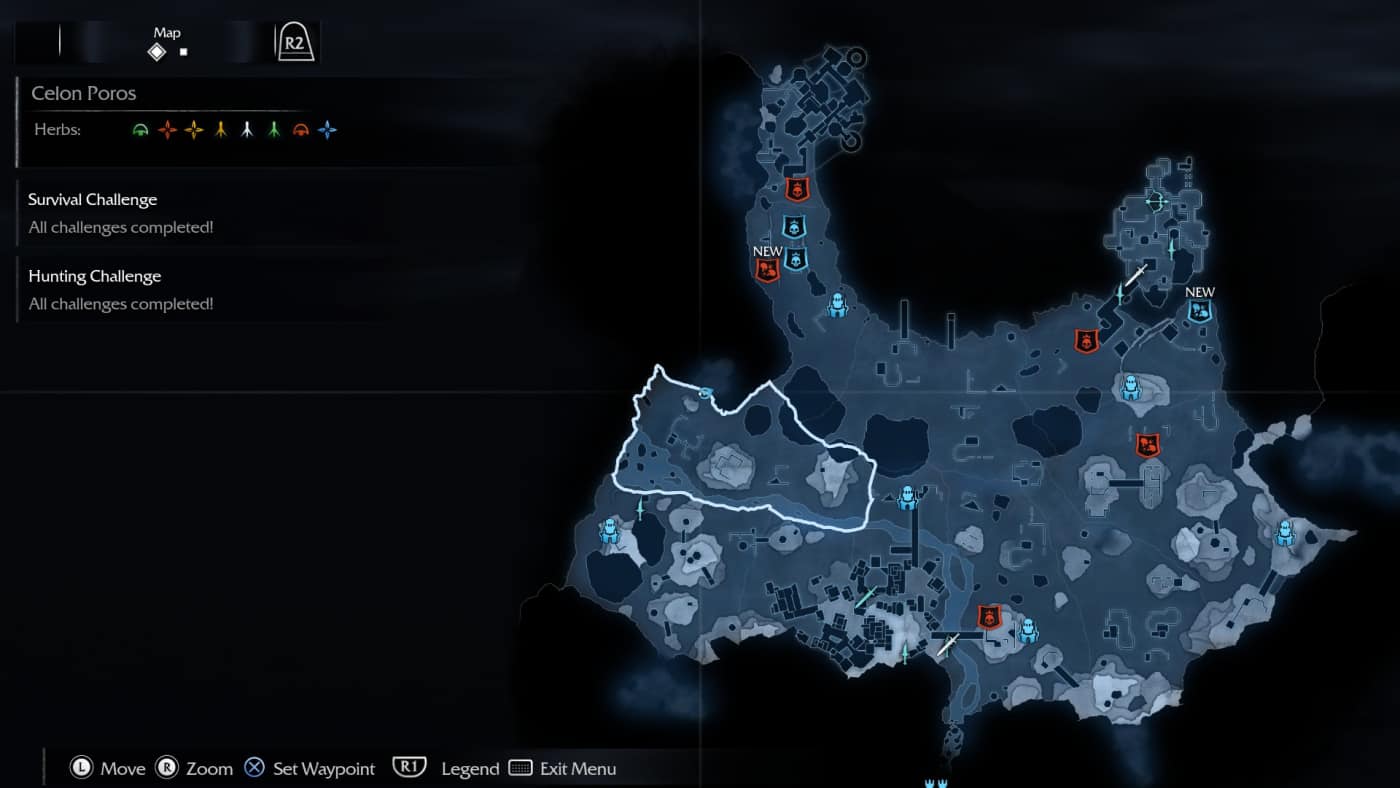Click the orange mushroom herb icon in Herbs row
Screen dimensions: 1400x788
coord(301,129)
